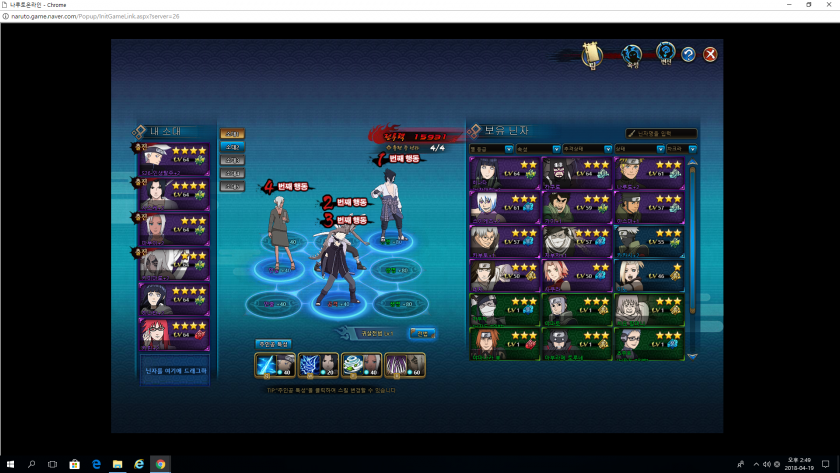This screenshot has height=473, width=840.
Task: Select the orange-haired ninja in owned list
Action: pyautogui.click(x=504, y=342)
